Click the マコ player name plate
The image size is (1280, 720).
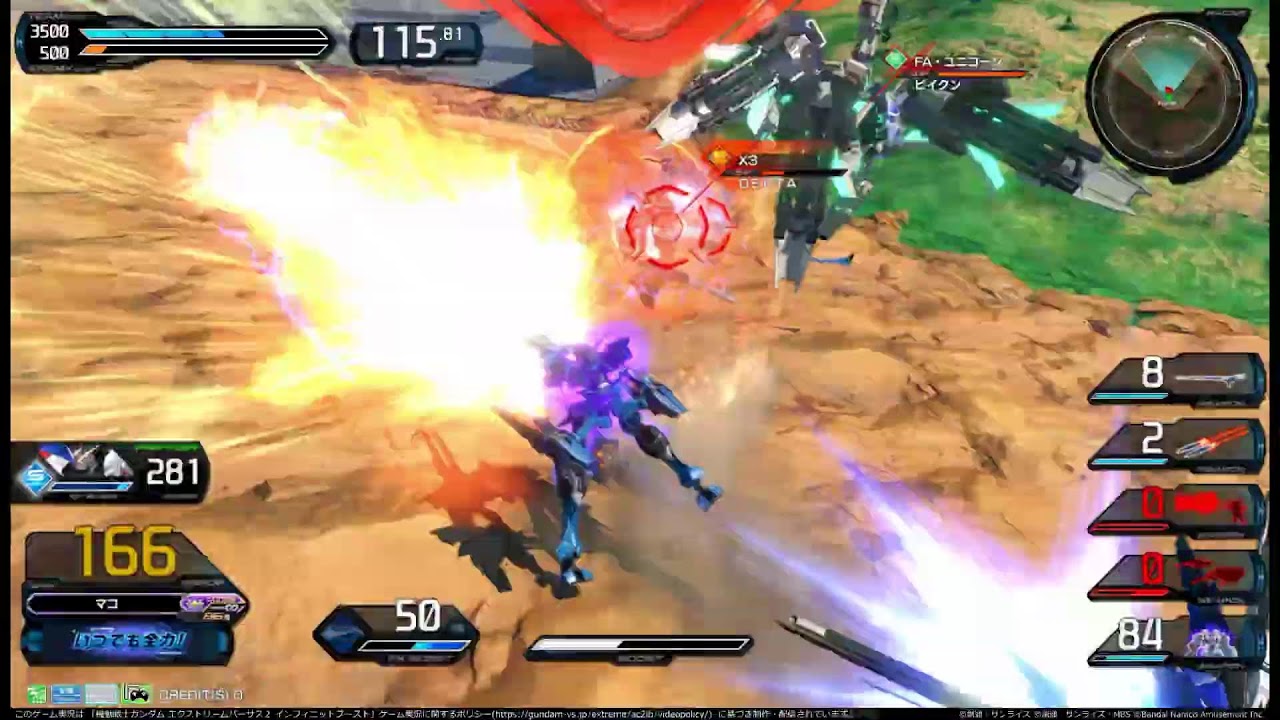105,604
